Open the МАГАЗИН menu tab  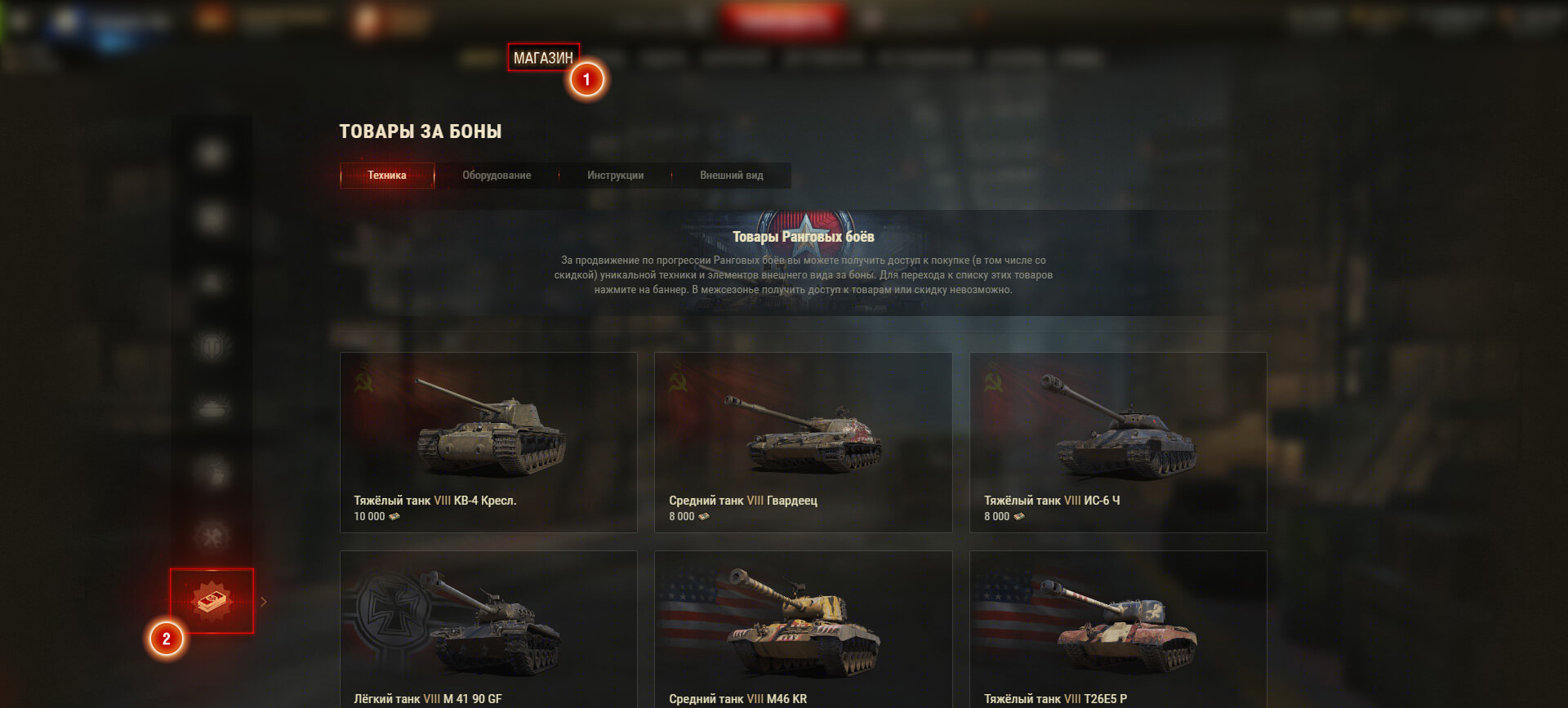coord(543,58)
